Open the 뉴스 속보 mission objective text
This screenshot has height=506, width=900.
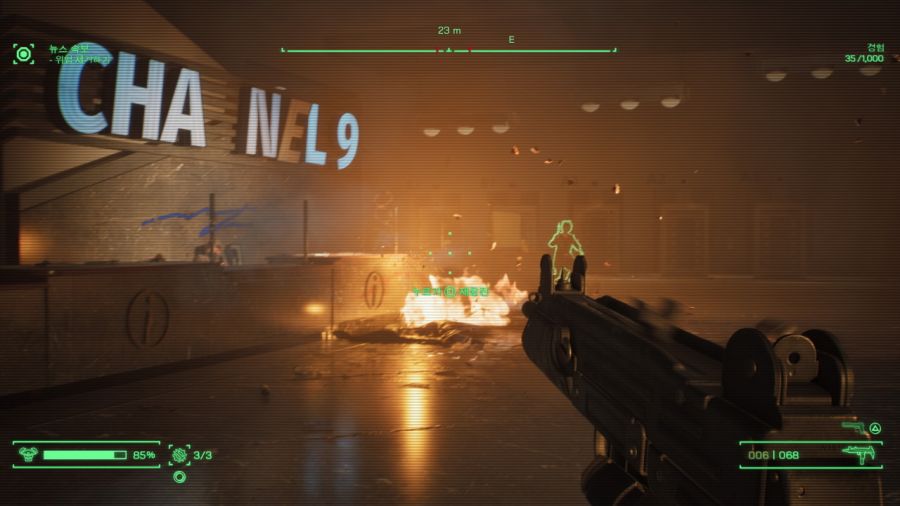pos(70,48)
